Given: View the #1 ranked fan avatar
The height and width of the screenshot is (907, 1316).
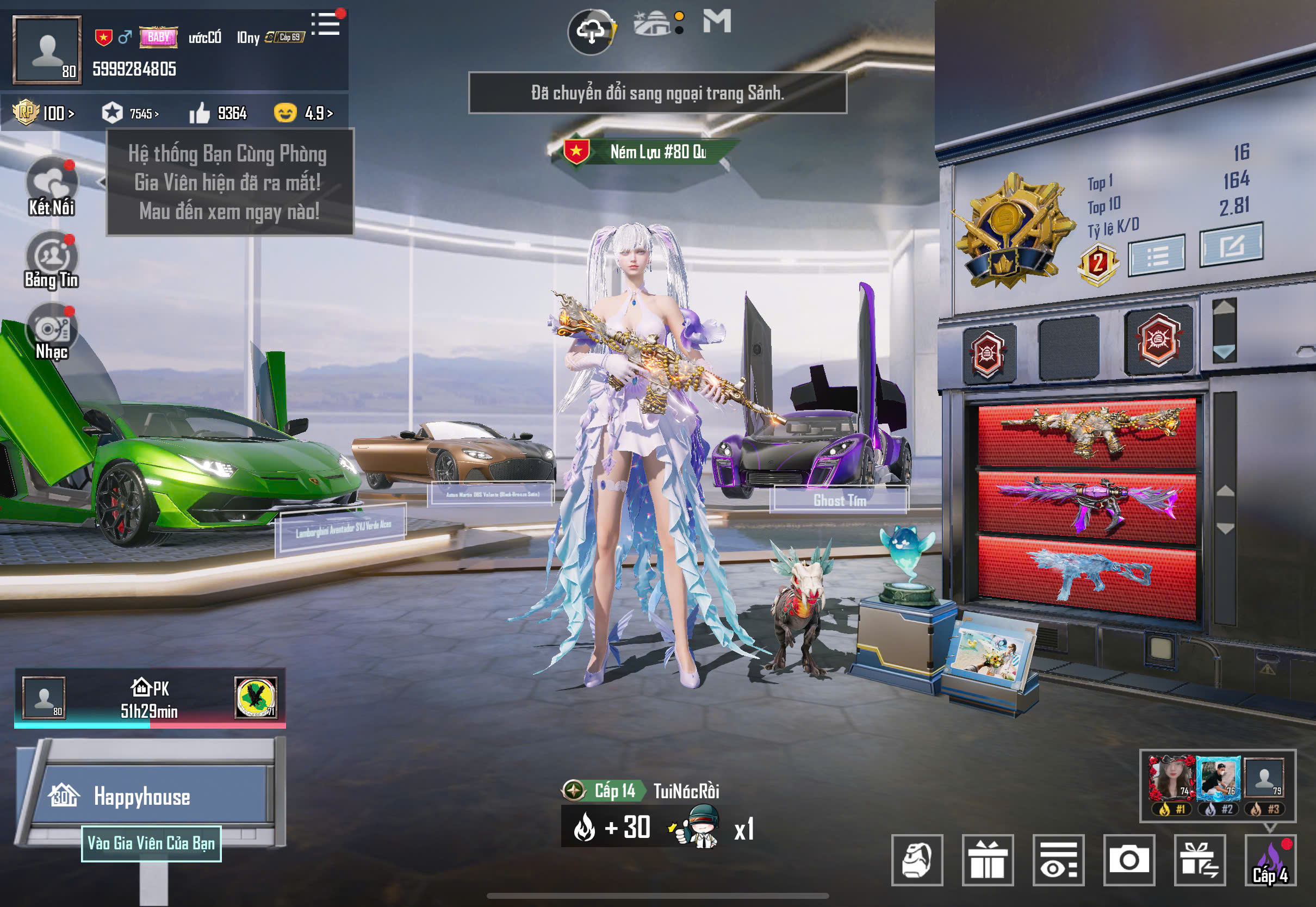Looking at the screenshot, I should click(x=1171, y=779).
